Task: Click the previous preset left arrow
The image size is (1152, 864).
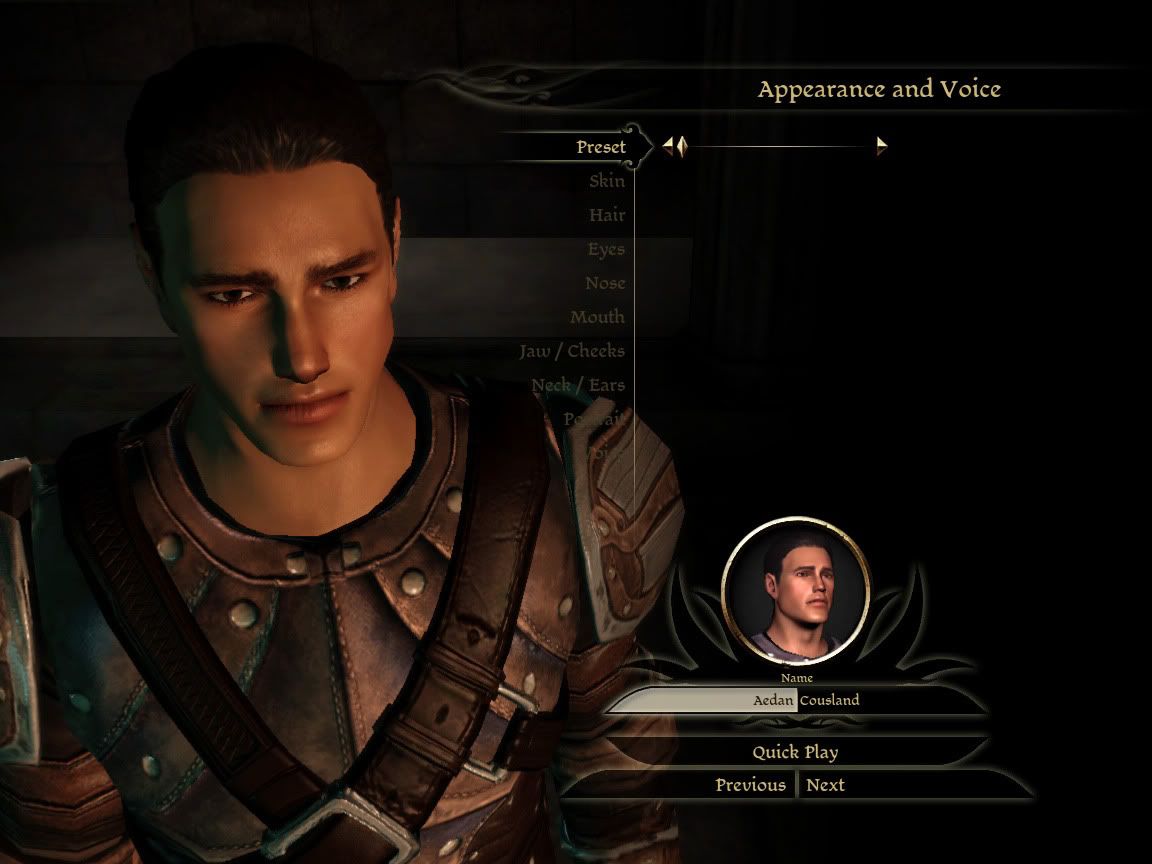Action: 674,147
